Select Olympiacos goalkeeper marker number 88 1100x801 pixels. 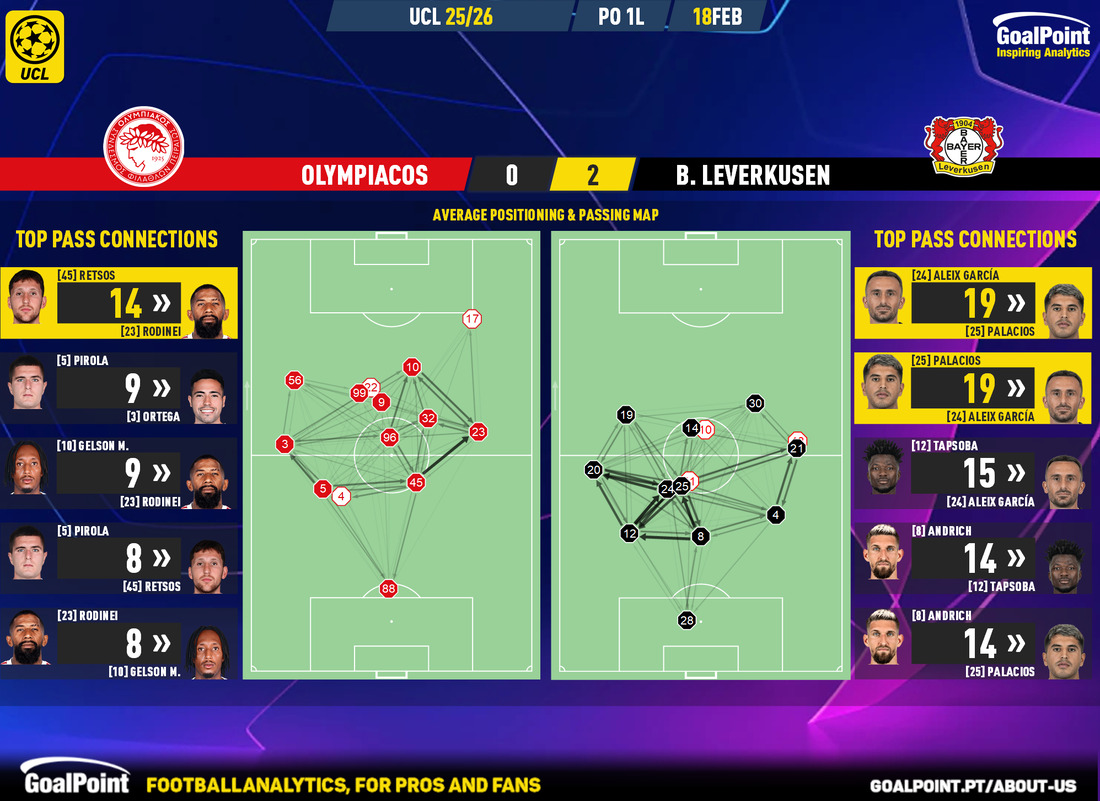tap(388, 589)
